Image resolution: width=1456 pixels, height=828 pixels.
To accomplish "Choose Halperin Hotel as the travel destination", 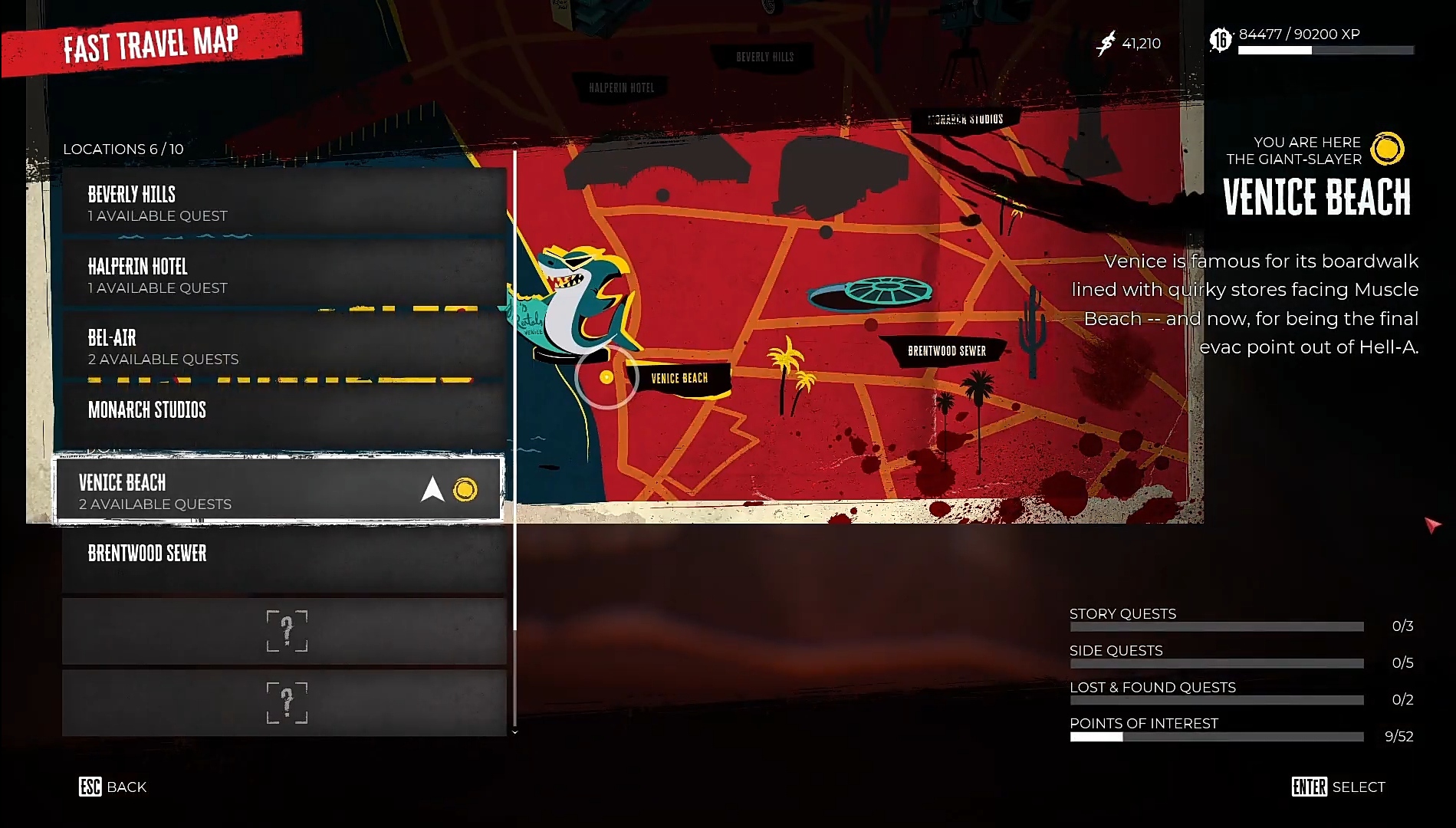I will (284, 276).
